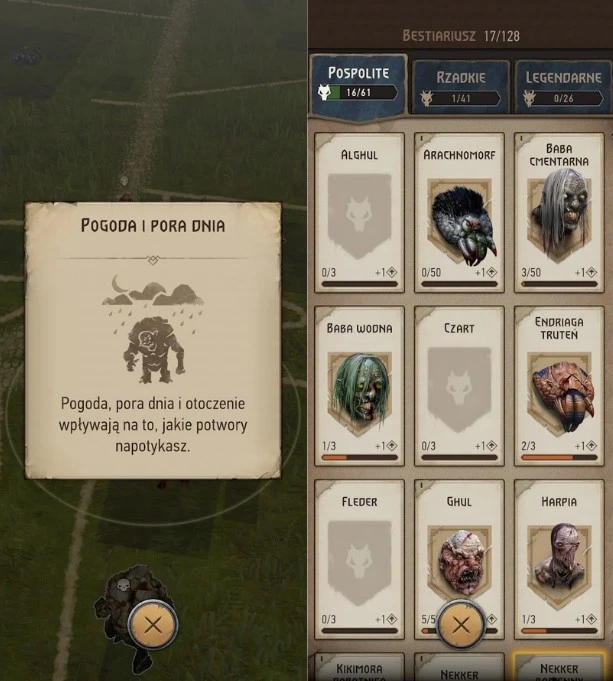Select the Harpia monster card

coord(559,558)
